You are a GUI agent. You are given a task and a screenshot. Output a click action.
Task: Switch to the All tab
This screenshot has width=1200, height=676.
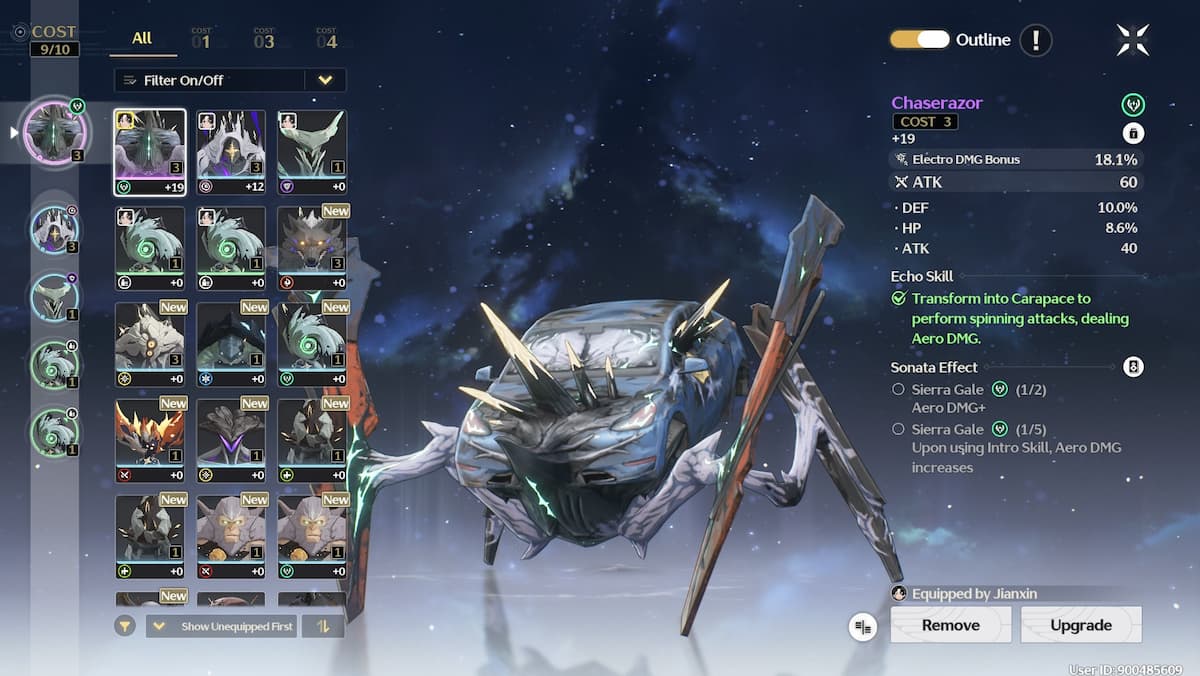click(142, 39)
